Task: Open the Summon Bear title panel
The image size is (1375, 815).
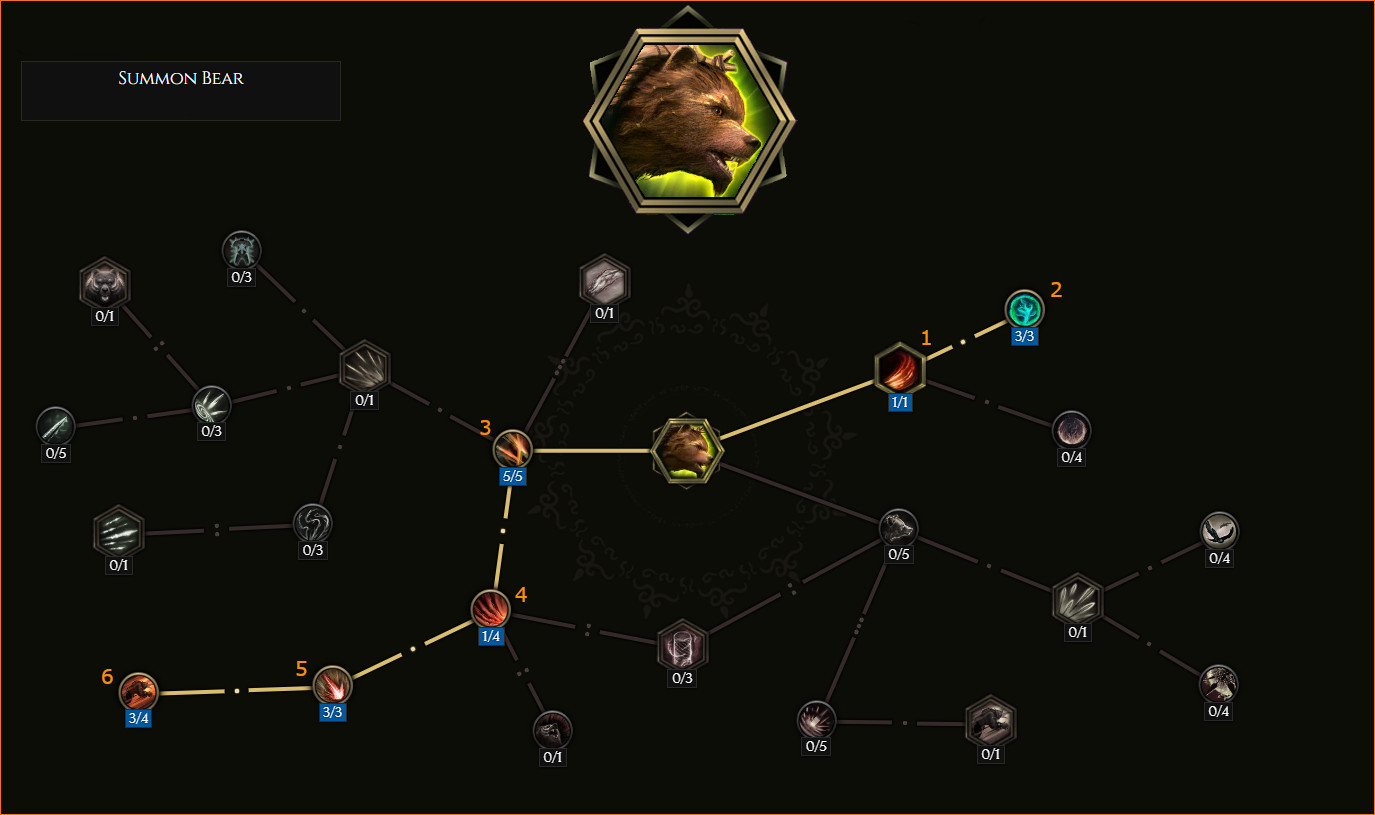Action: [180, 90]
